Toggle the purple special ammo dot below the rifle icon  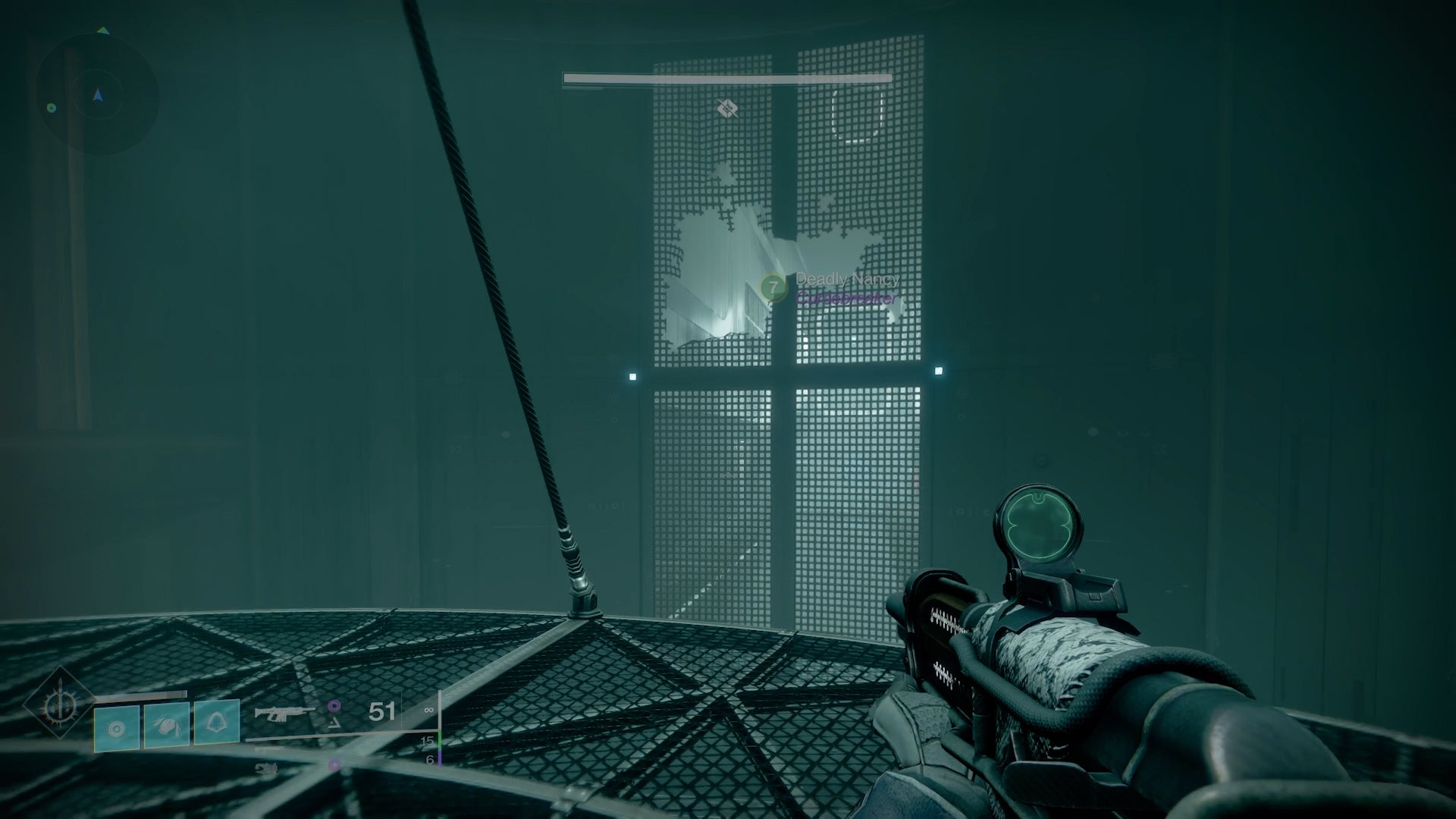333,764
